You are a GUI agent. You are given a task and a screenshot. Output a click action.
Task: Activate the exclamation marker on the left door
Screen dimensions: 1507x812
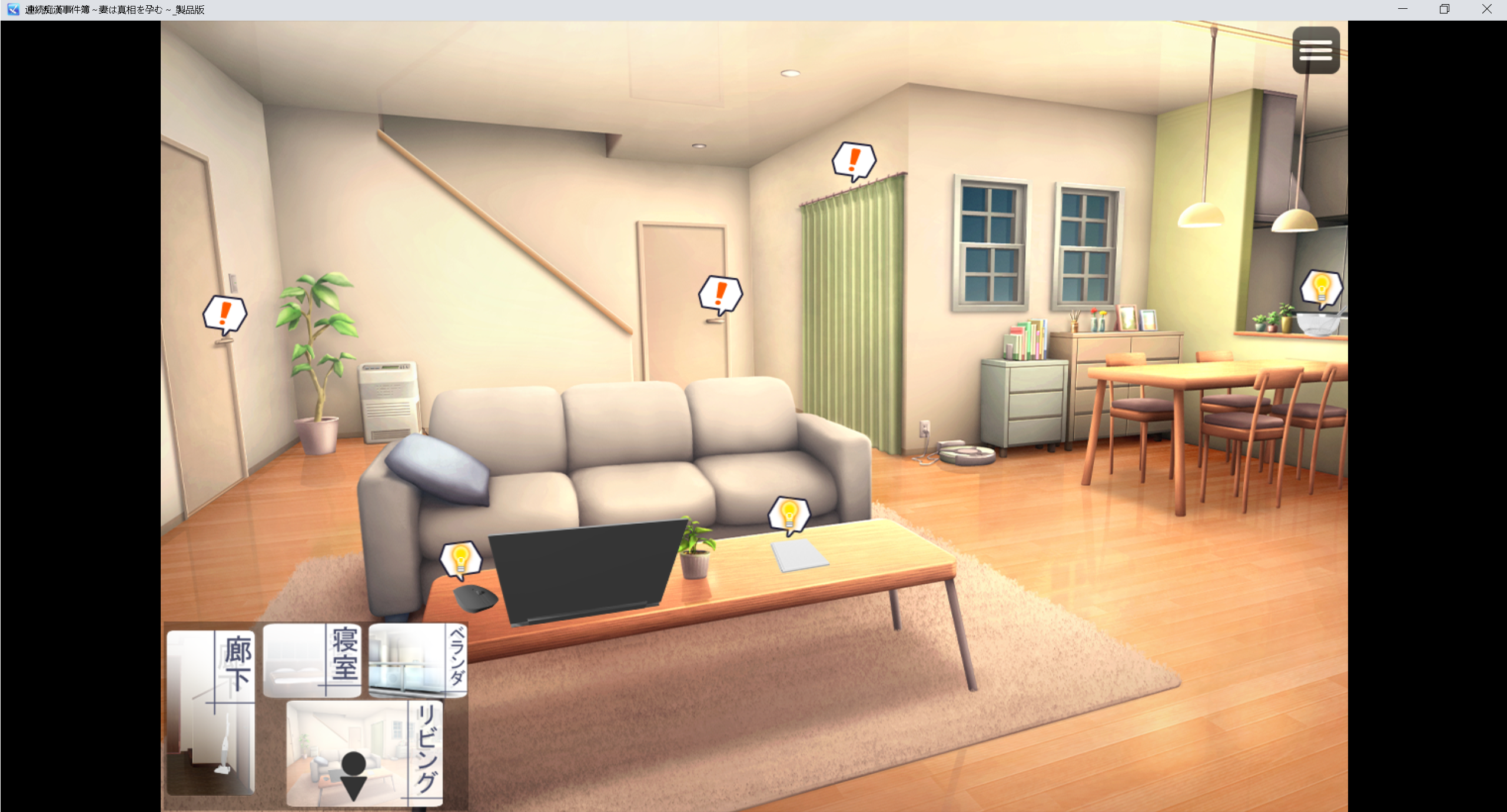pos(224,314)
